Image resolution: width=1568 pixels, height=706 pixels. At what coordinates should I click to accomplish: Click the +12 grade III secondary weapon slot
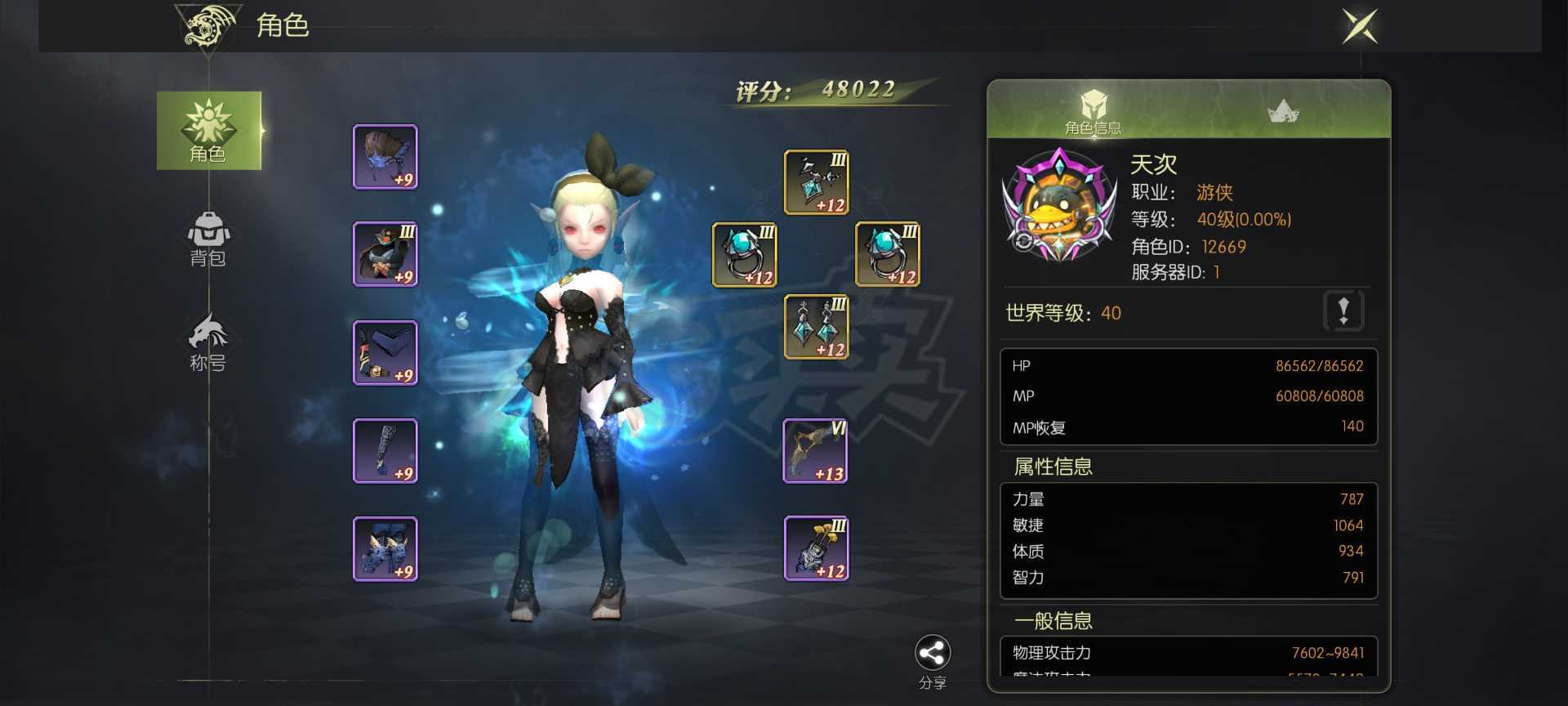click(x=814, y=548)
